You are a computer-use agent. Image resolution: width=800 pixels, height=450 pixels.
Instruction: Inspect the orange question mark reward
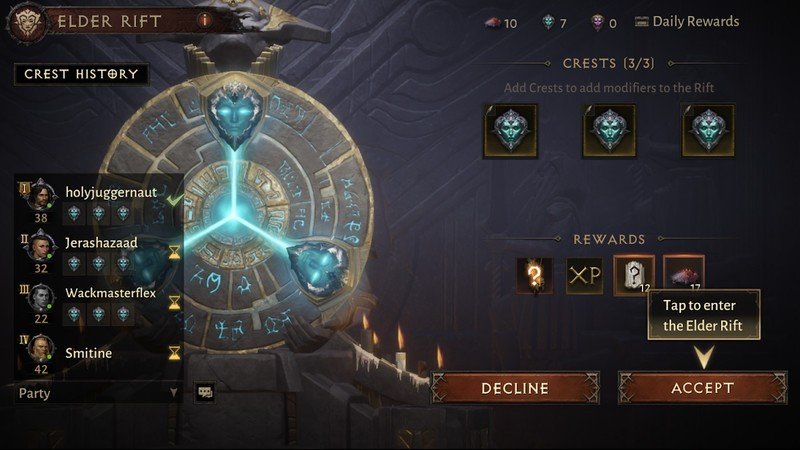tap(534, 275)
